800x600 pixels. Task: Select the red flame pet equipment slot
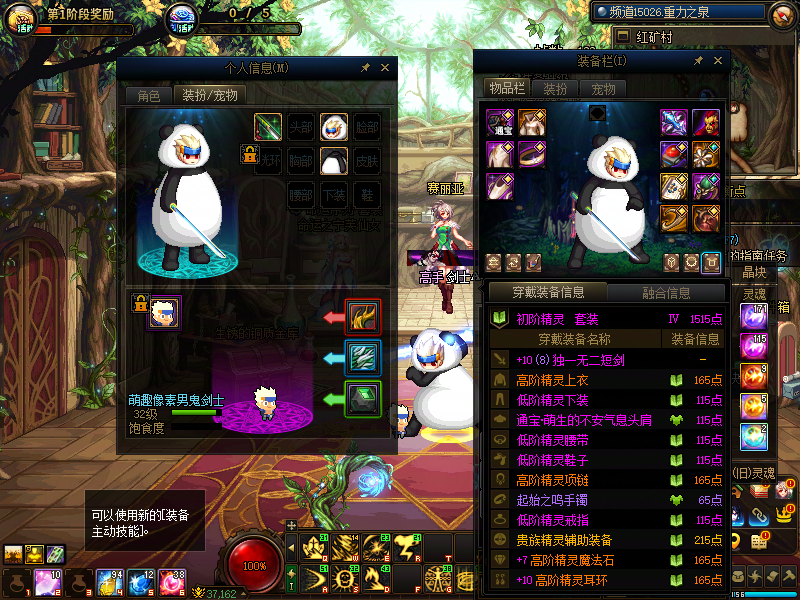(x=362, y=317)
